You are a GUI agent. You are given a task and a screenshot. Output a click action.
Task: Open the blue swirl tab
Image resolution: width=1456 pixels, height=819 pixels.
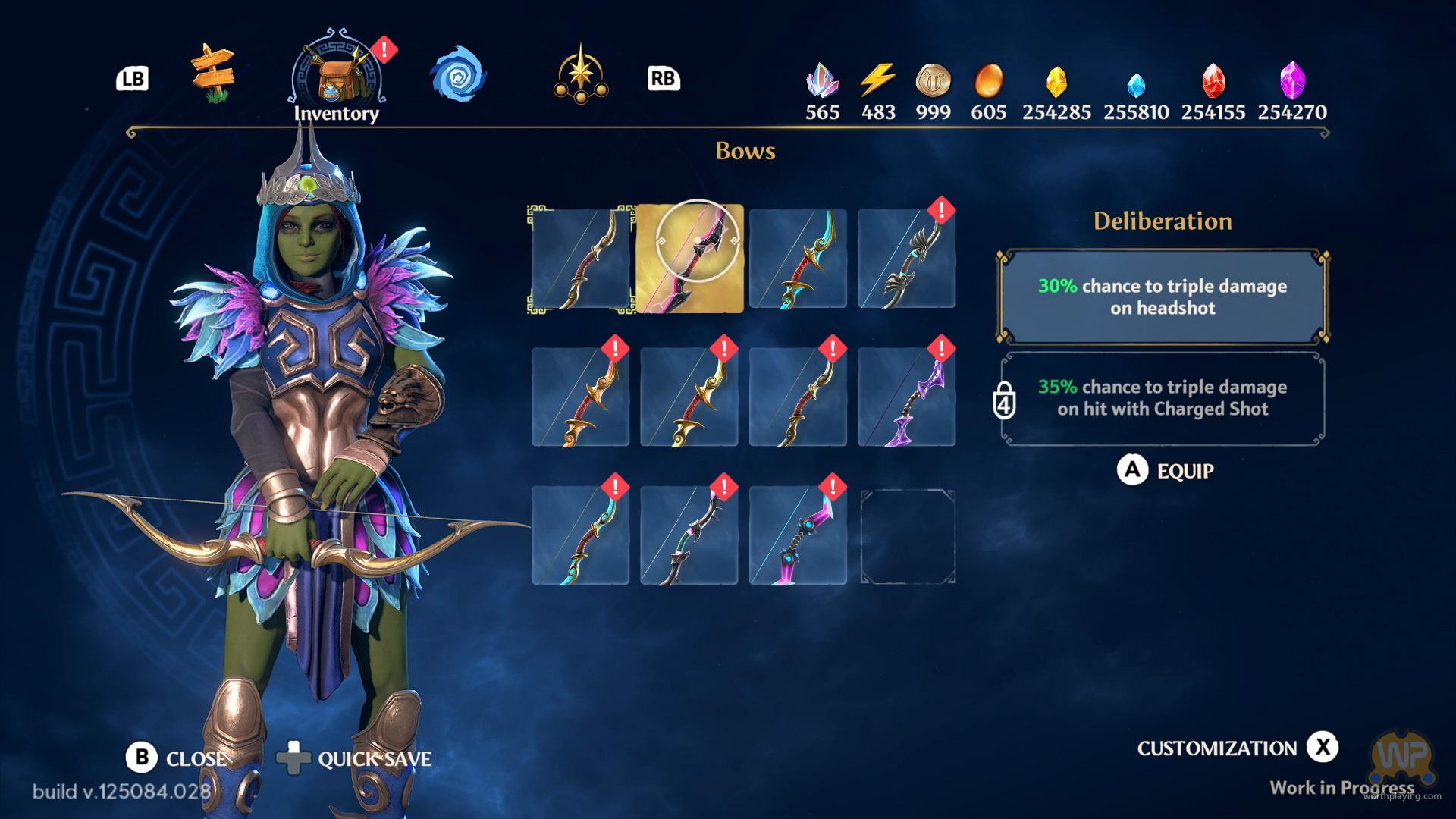point(457,76)
